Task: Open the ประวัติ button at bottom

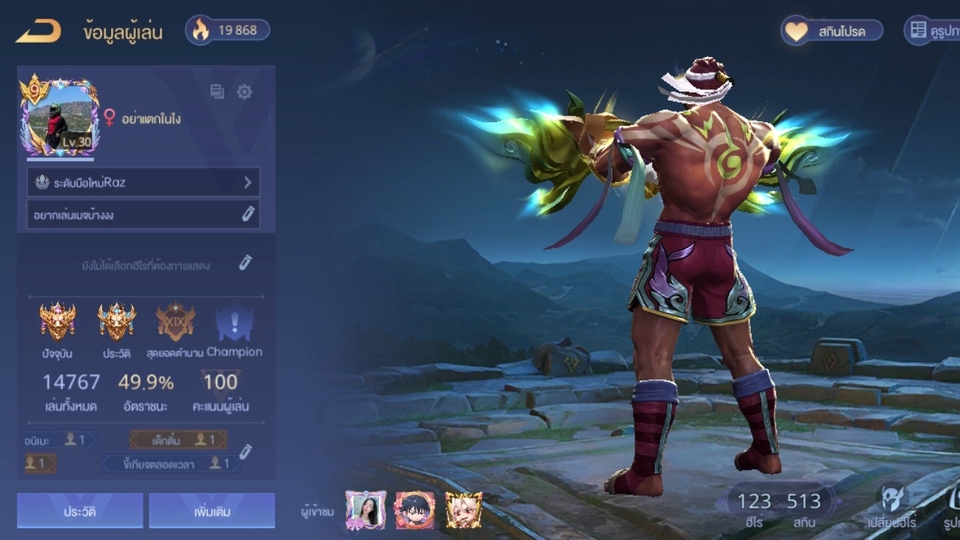Action: click(80, 510)
